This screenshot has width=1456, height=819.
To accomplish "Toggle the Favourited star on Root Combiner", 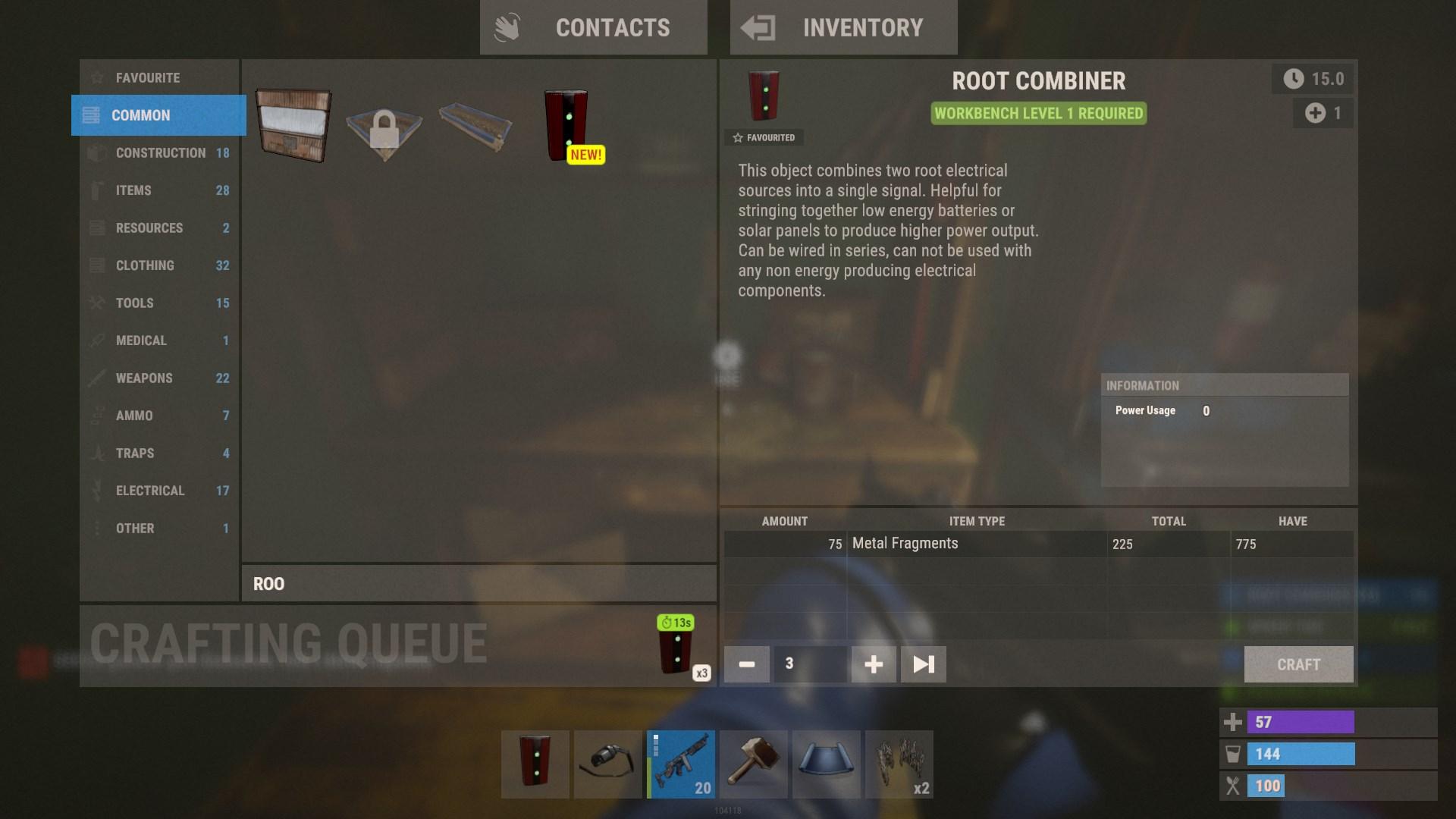I will [x=764, y=137].
